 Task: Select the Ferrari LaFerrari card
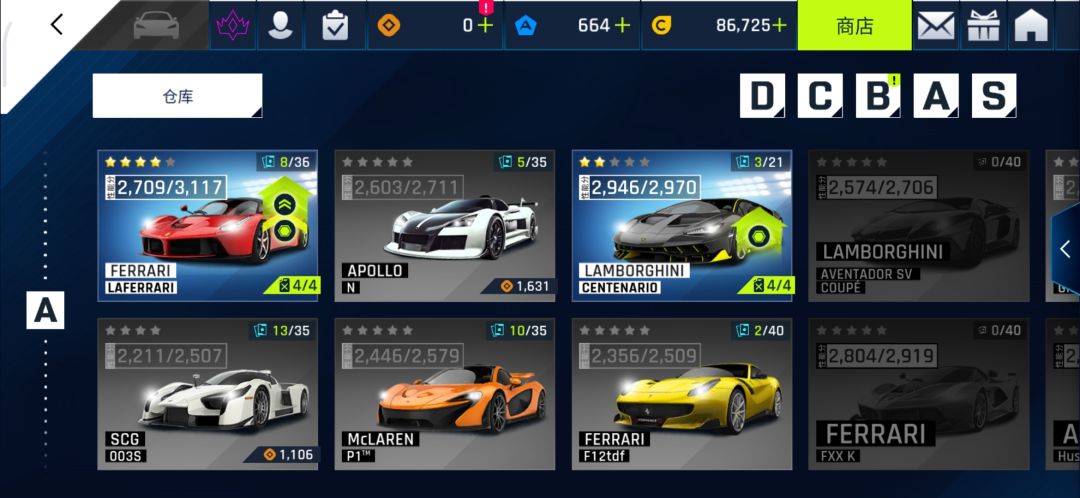tap(207, 225)
